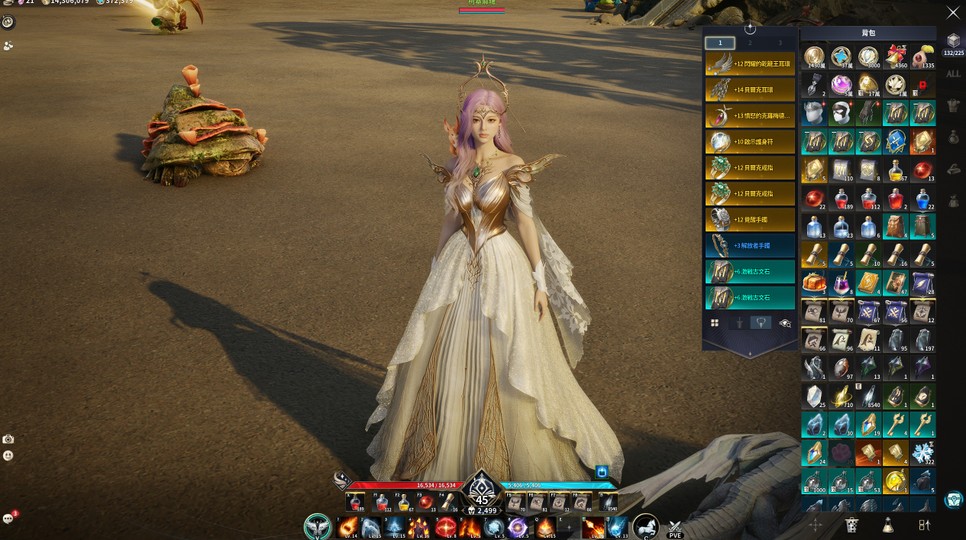Select the +12 winged earring equipment row
This screenshot has width=966, height=540.
tap(750, 63)
